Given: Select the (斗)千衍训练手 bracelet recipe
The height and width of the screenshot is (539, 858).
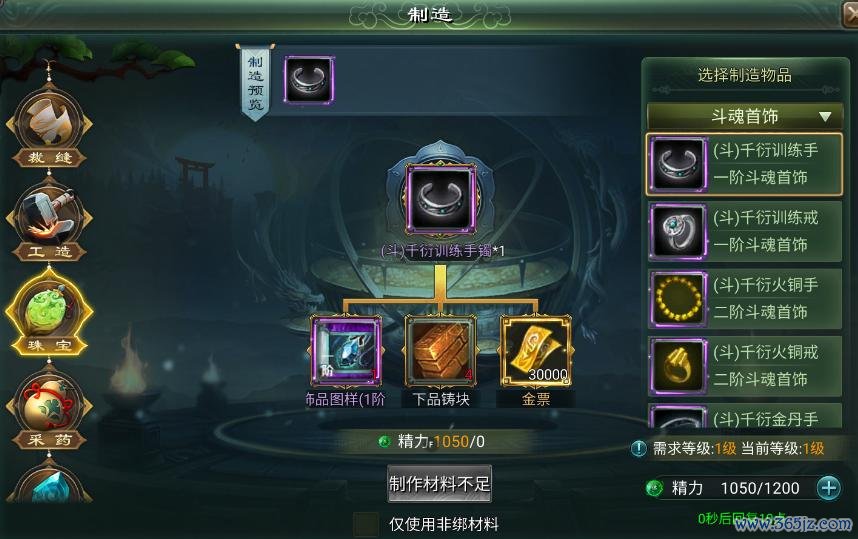Looking at the screenshot, I should pos(744,164).
